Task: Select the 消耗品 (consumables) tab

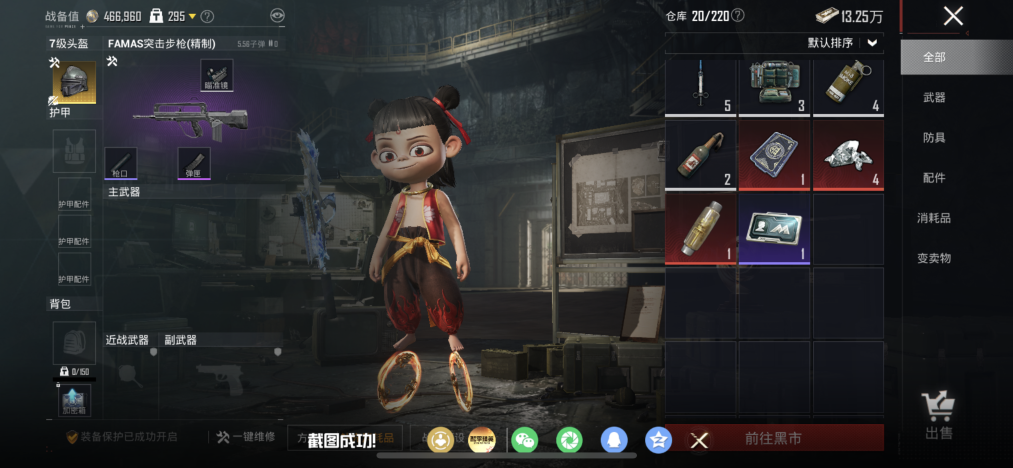Action: click(x=934, y=218)
